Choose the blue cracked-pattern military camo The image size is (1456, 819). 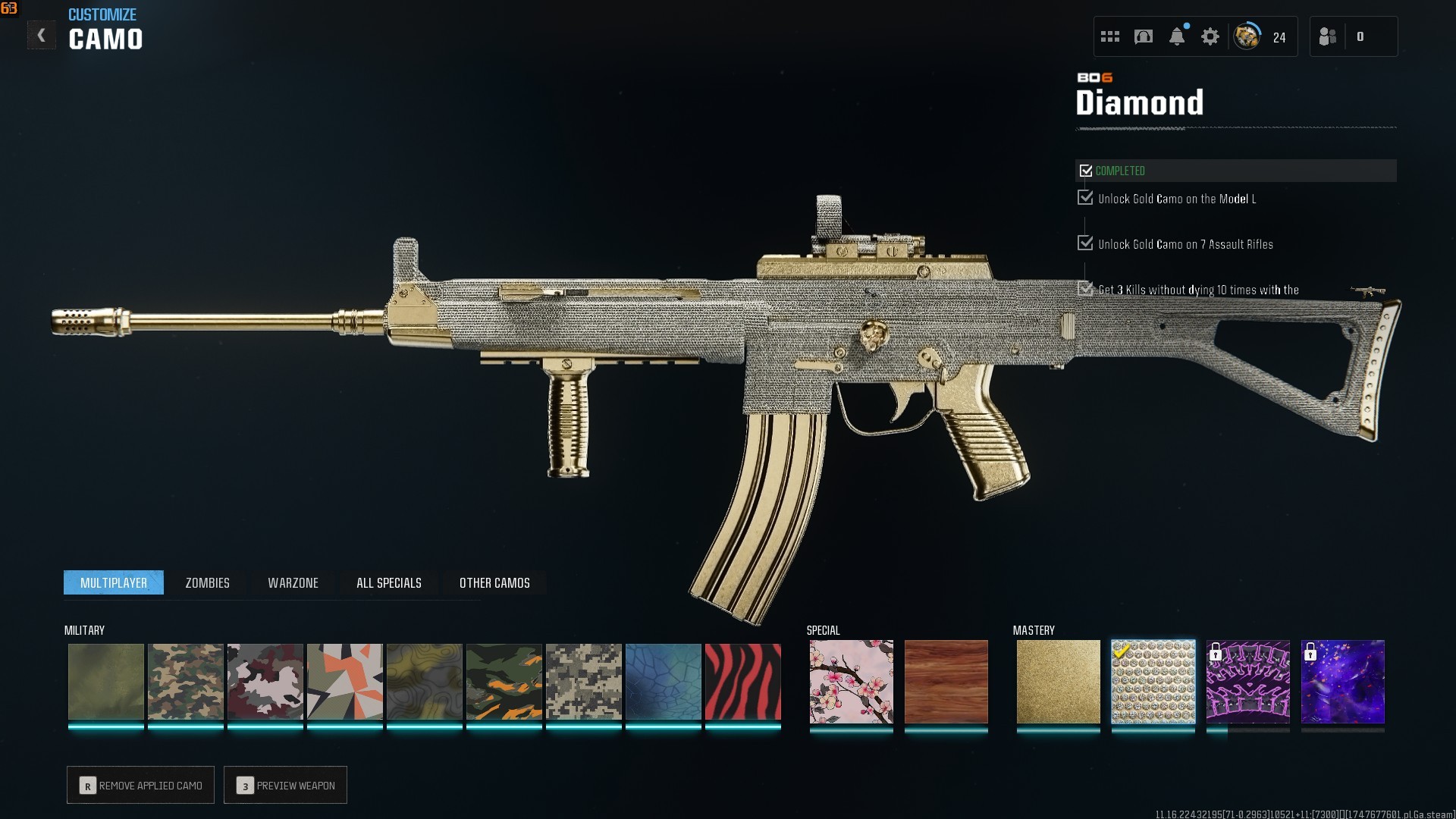[x=663, y=682]
